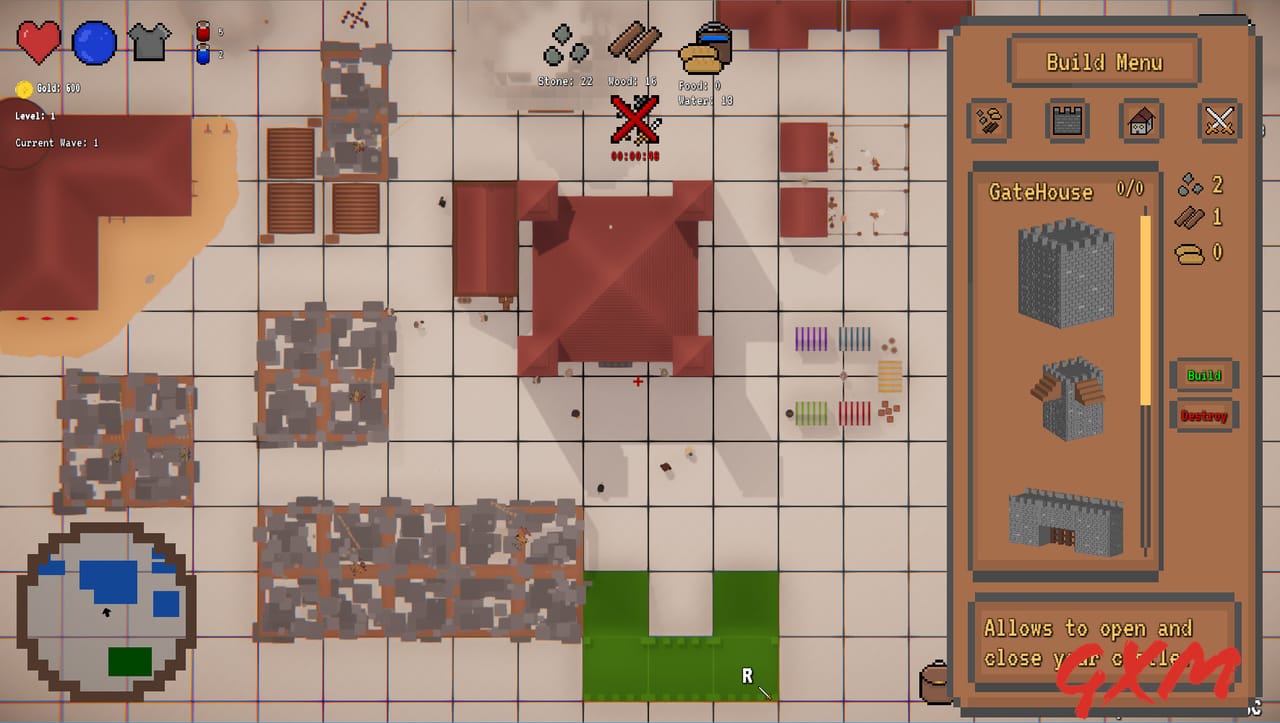
Task: Use the blue potion below the red one
Action: [x=201, y=55]
